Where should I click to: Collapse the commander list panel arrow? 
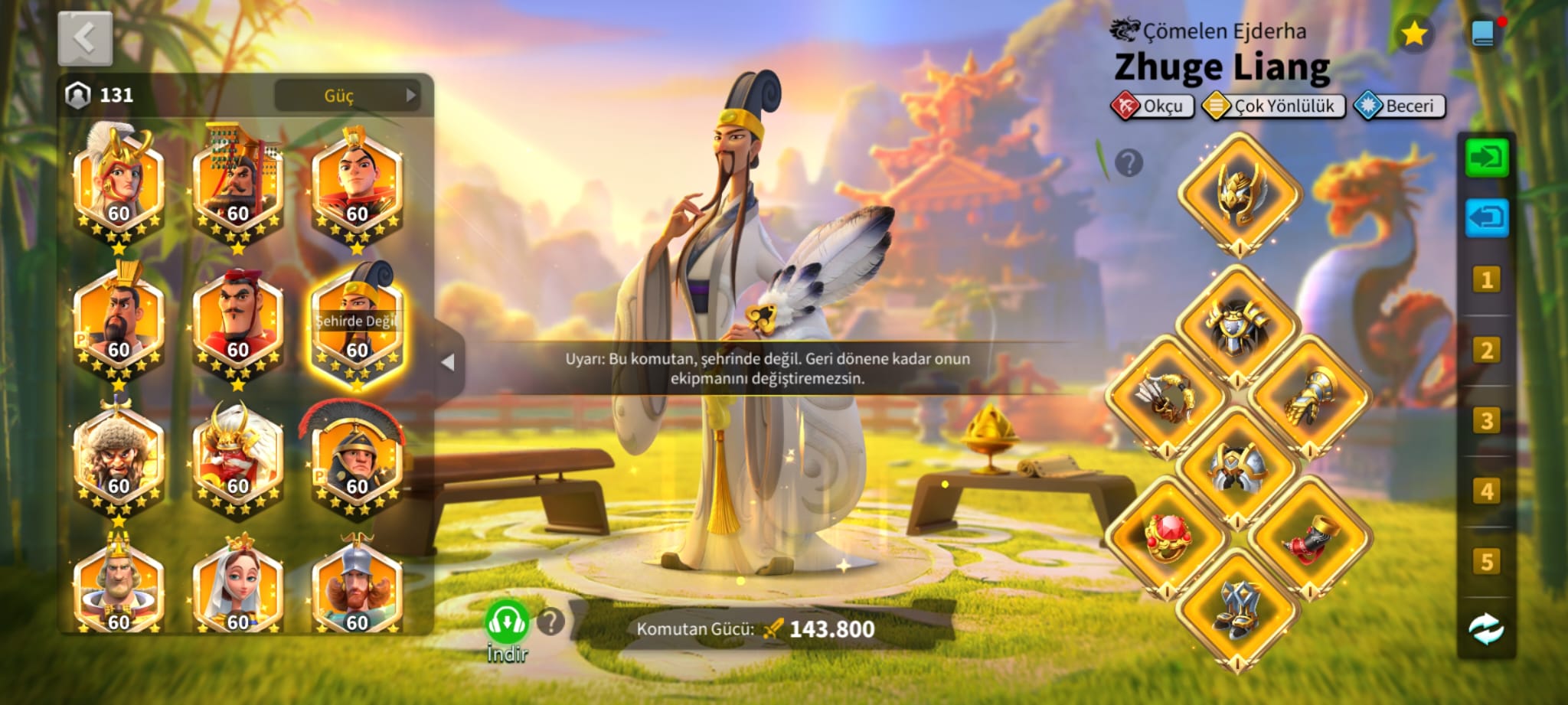point(449,362)
